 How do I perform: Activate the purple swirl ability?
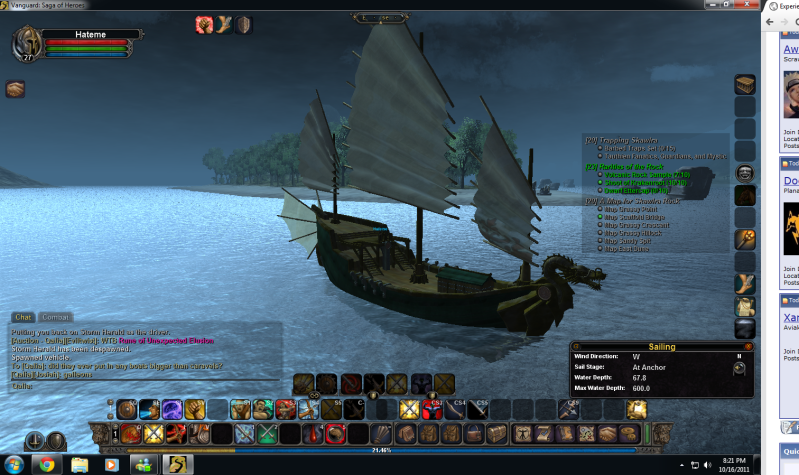[170, 408]
